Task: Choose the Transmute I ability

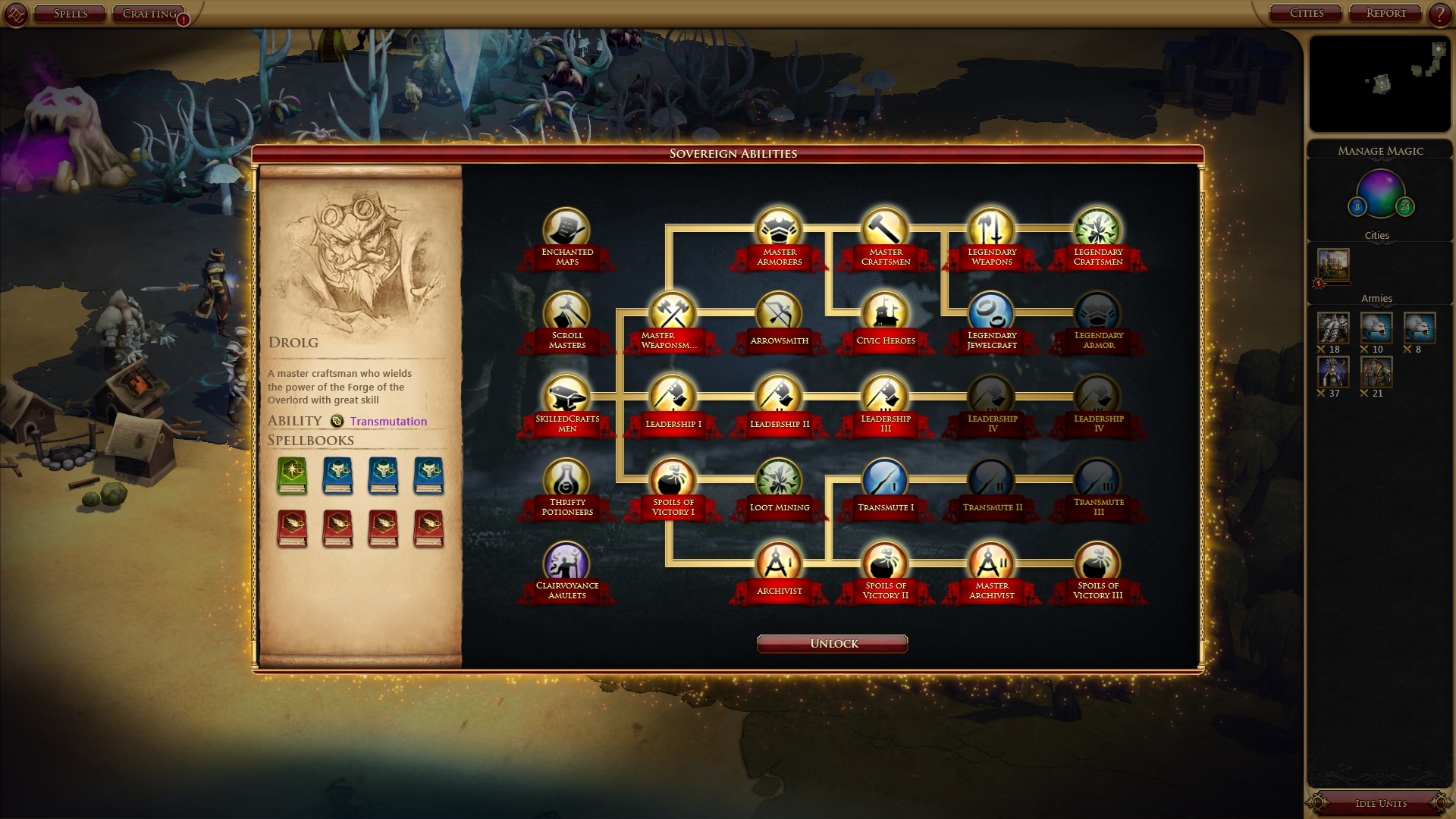Action: [x=885, y=479]
